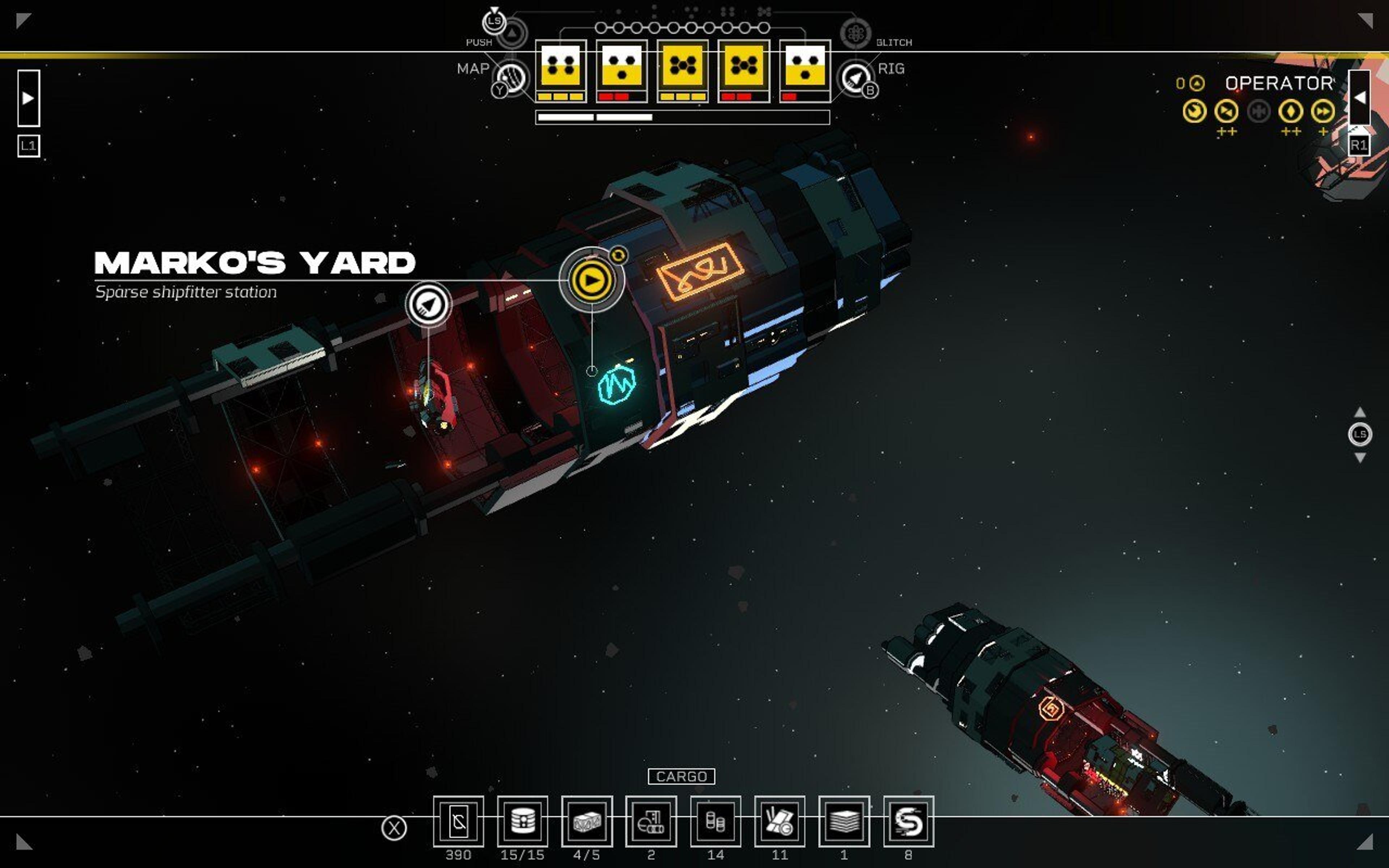The height and width of the screenshot is (868, 1389).
Task: Select the cylinder stack cargo slot showing 15/15
Action: pyautogui.click(x=522, y=821)
